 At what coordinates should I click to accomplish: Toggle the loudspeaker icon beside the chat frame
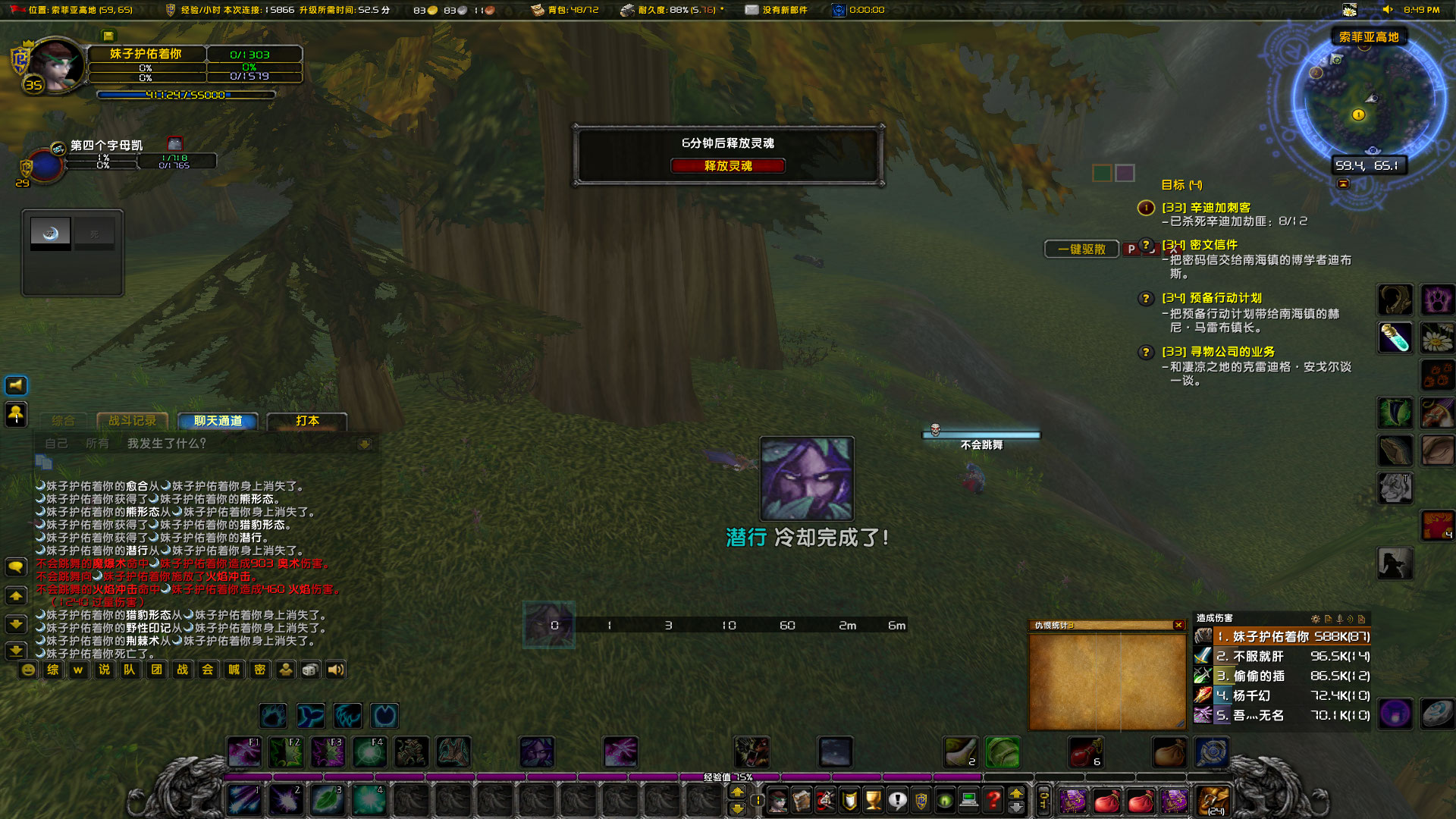point(15,385)
